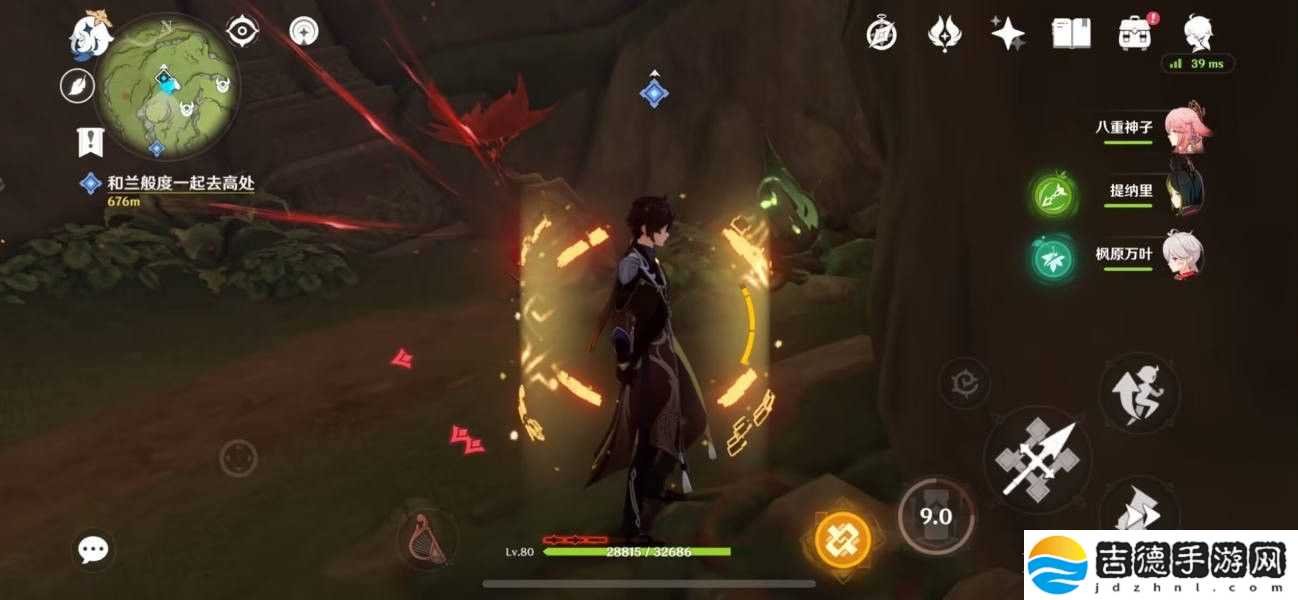Open the character profile icon
The image size is (1298, 600).
1198,32
